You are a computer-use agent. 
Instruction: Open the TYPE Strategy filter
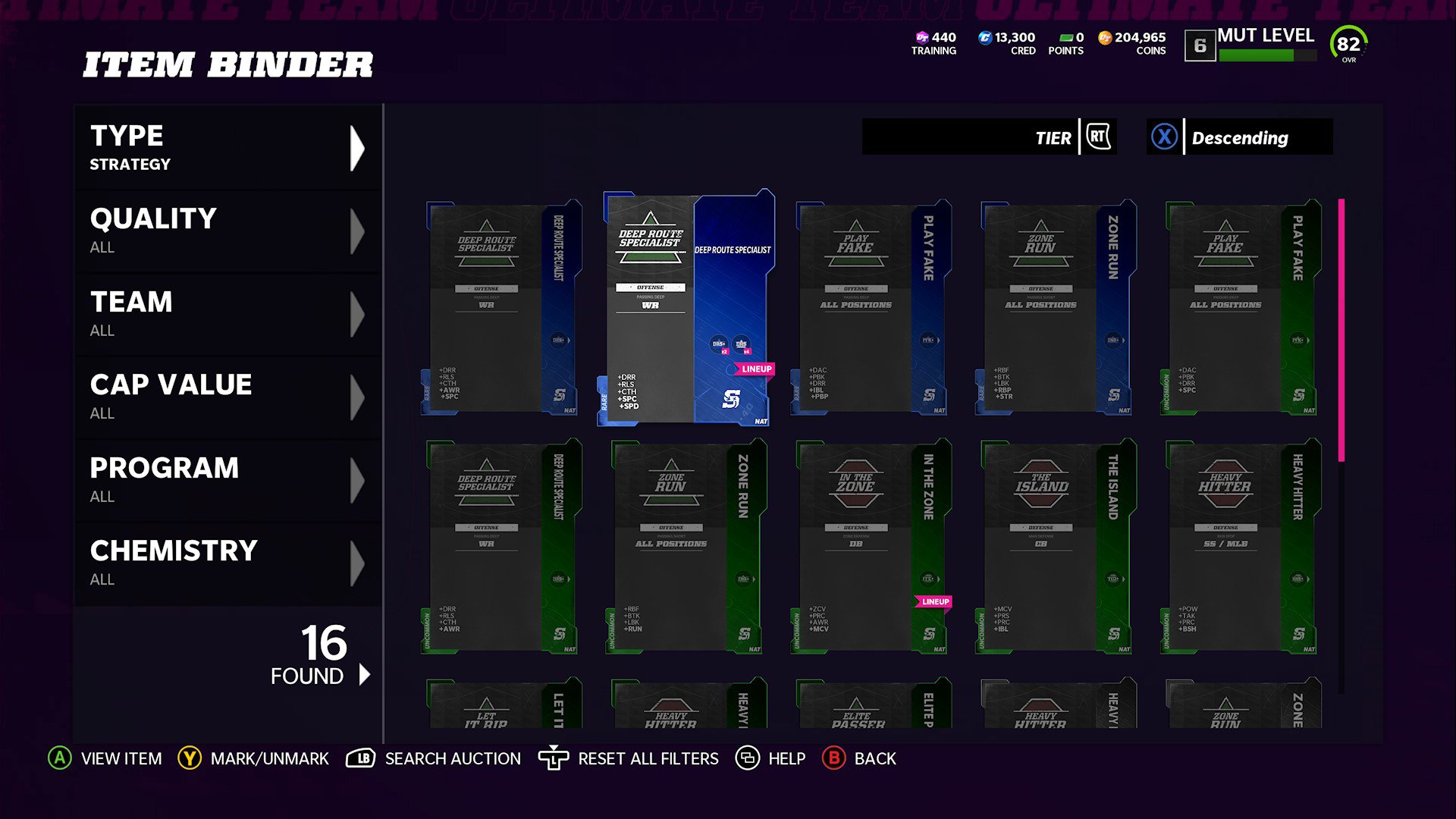tap(226, 146)
